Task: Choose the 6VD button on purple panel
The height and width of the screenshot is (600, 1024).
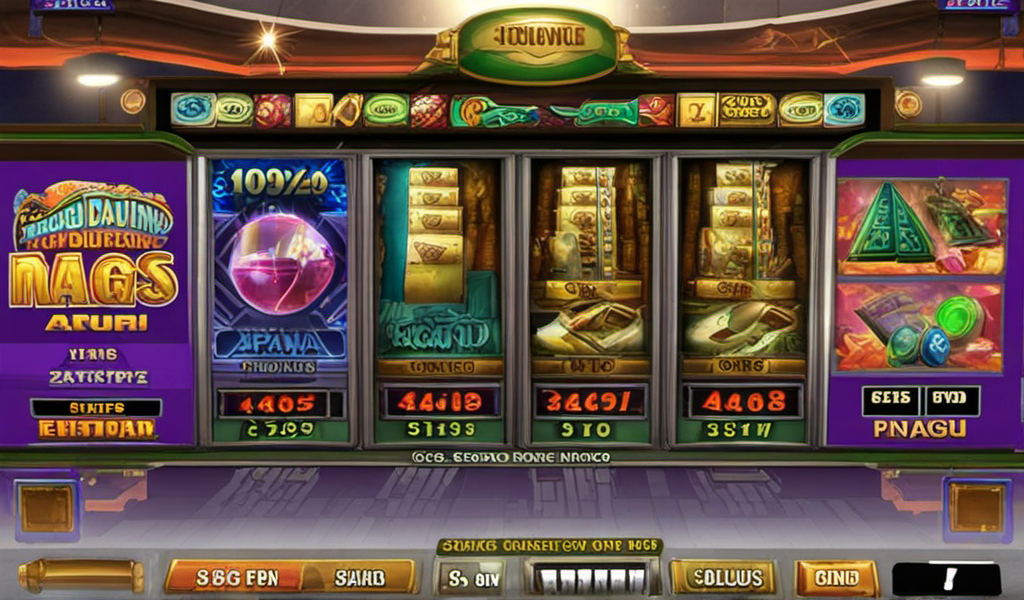Action: pyautogui.click(x=951, y=400)
